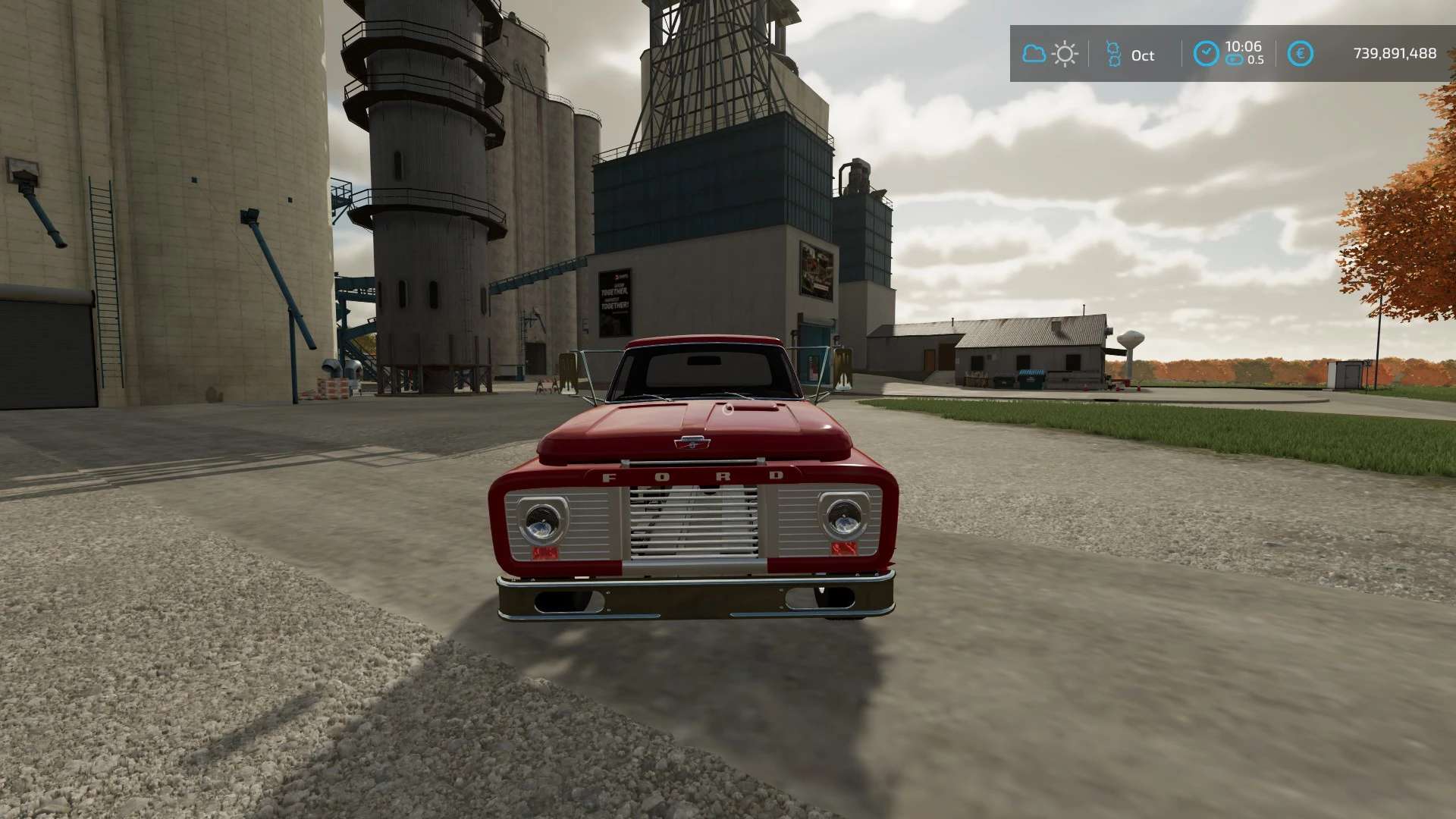Viewport: 1456px width, 819px height.
Task: Open the season cycle icon beside Oct
Action: pos(1112,55)
